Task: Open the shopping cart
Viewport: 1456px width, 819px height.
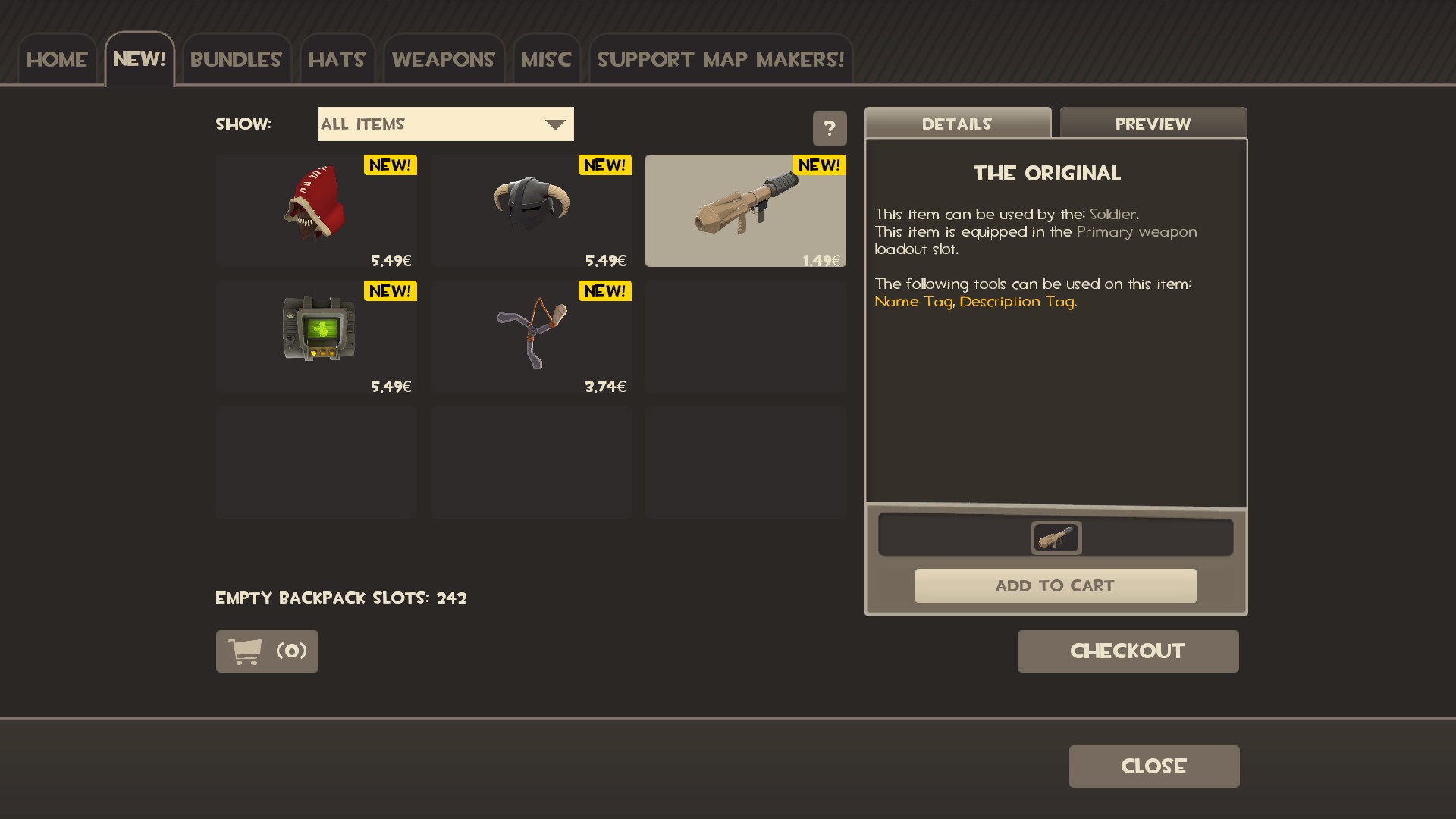Action: tap(267, 651)
